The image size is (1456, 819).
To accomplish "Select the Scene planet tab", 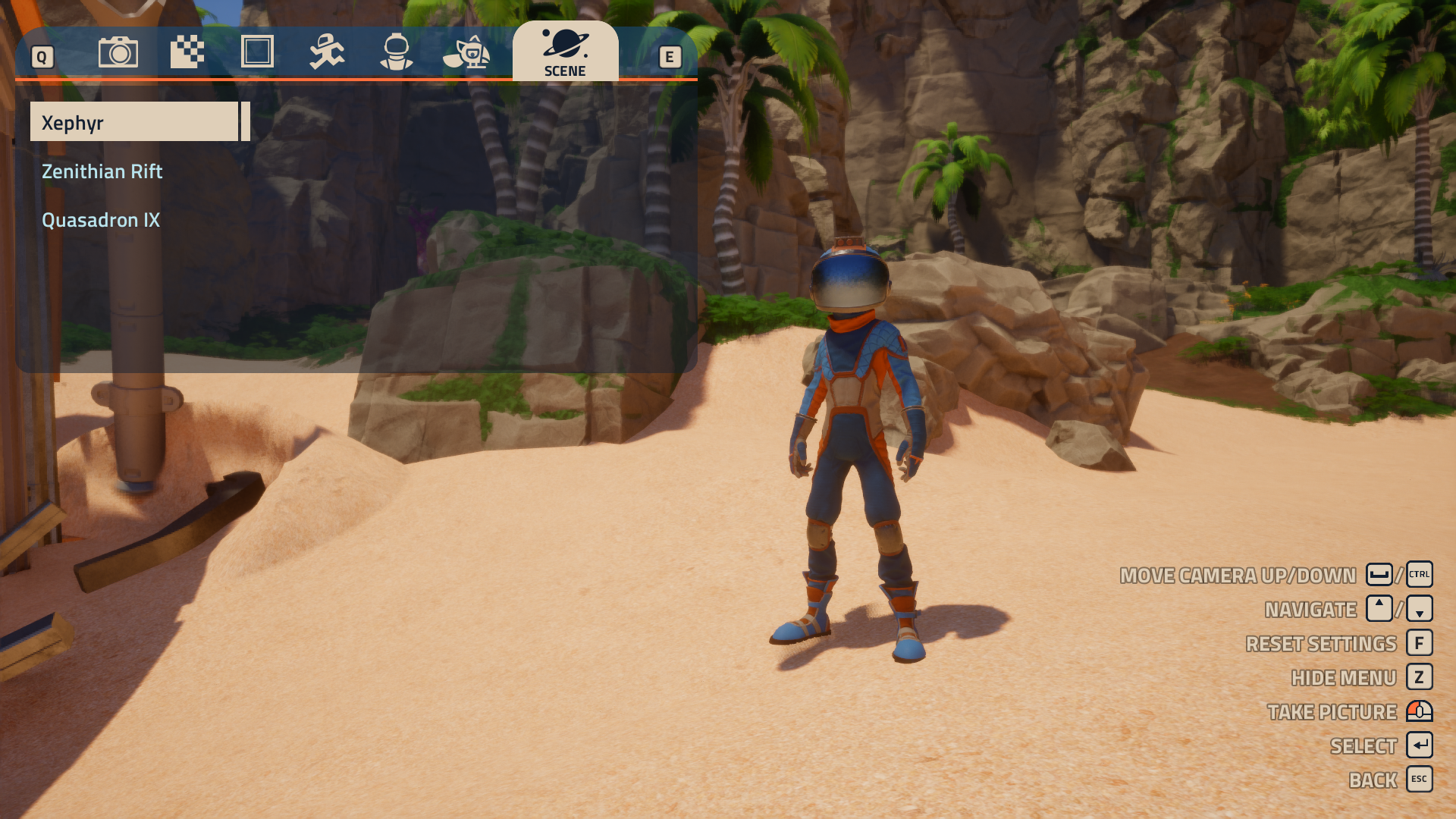I will pos(565,52).
